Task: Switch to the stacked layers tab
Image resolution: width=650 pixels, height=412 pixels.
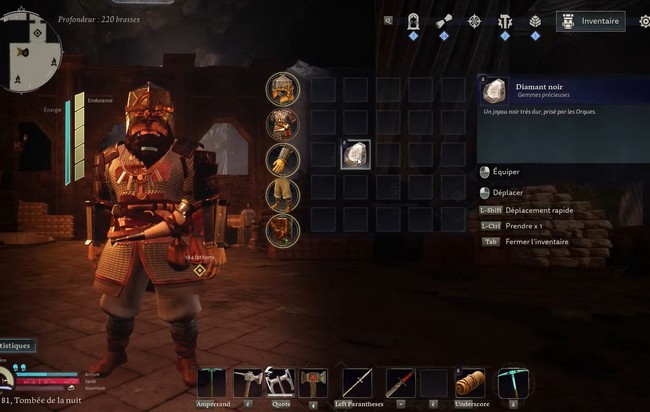Action: (x=535, y=21)
